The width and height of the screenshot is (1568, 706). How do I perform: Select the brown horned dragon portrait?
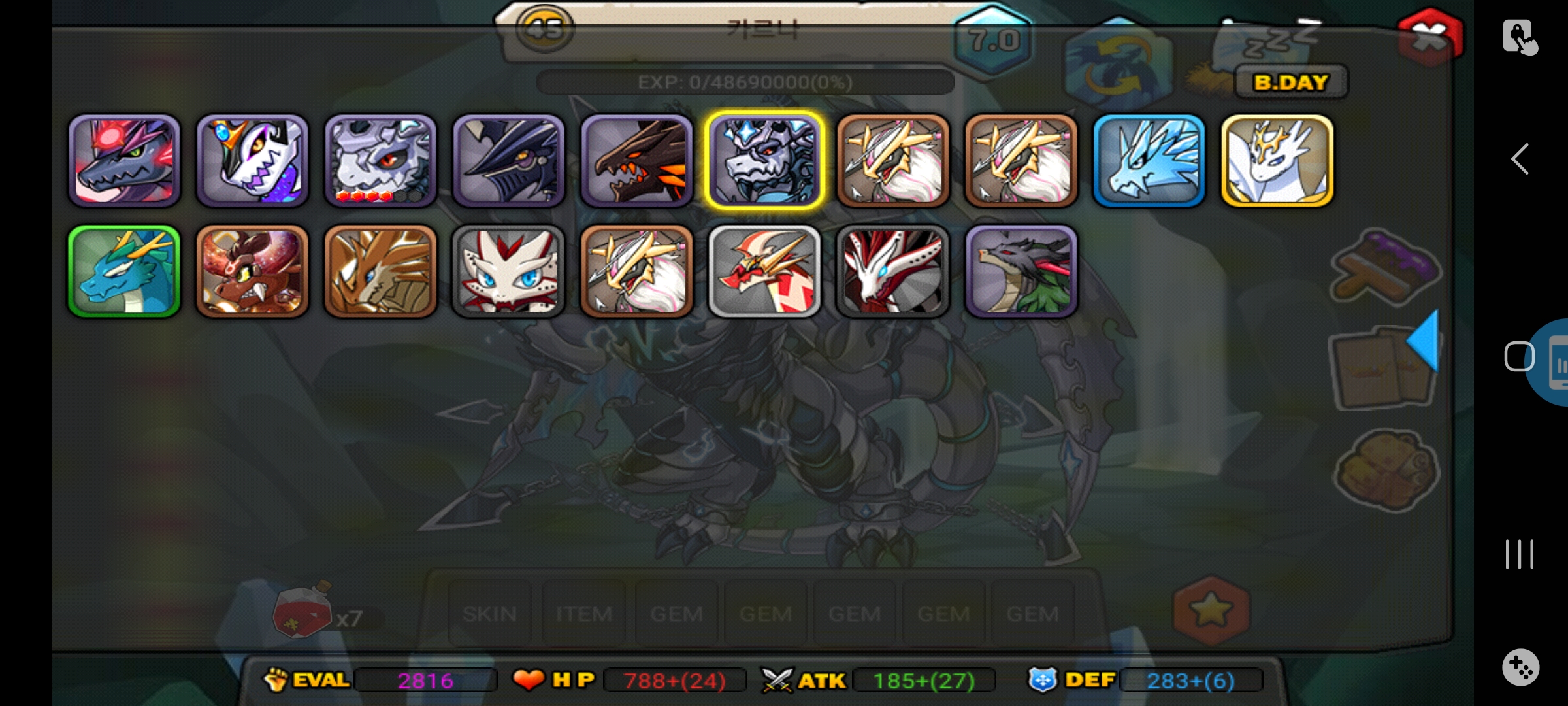click(x=252, y=271)
